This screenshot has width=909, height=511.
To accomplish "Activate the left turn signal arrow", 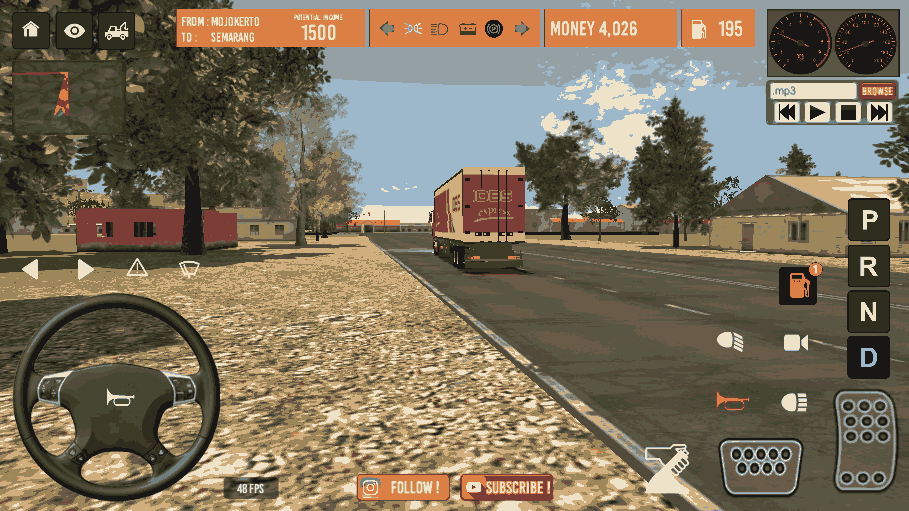I will 30,268.
